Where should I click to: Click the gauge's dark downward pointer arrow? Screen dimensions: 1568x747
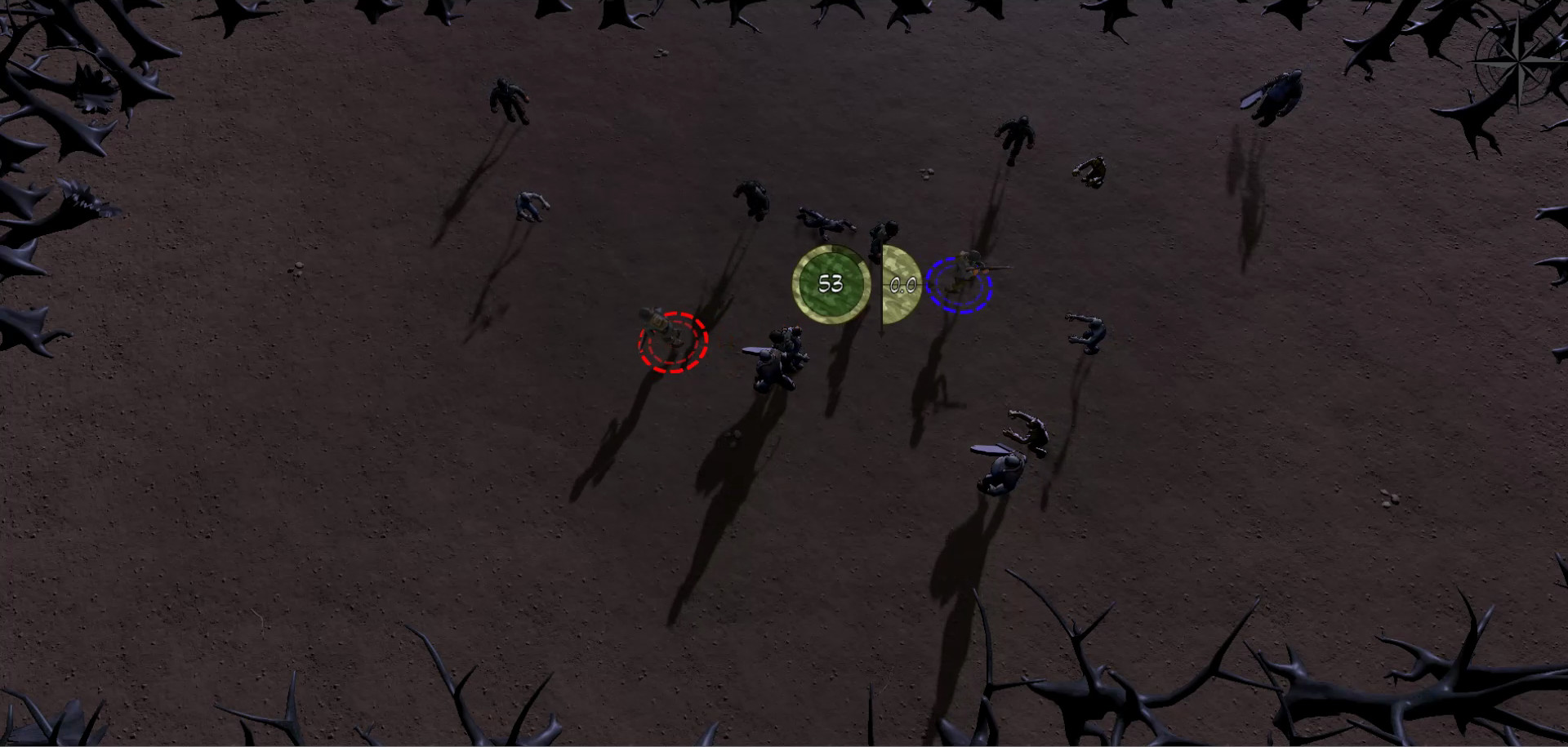(x=882, y=331)
